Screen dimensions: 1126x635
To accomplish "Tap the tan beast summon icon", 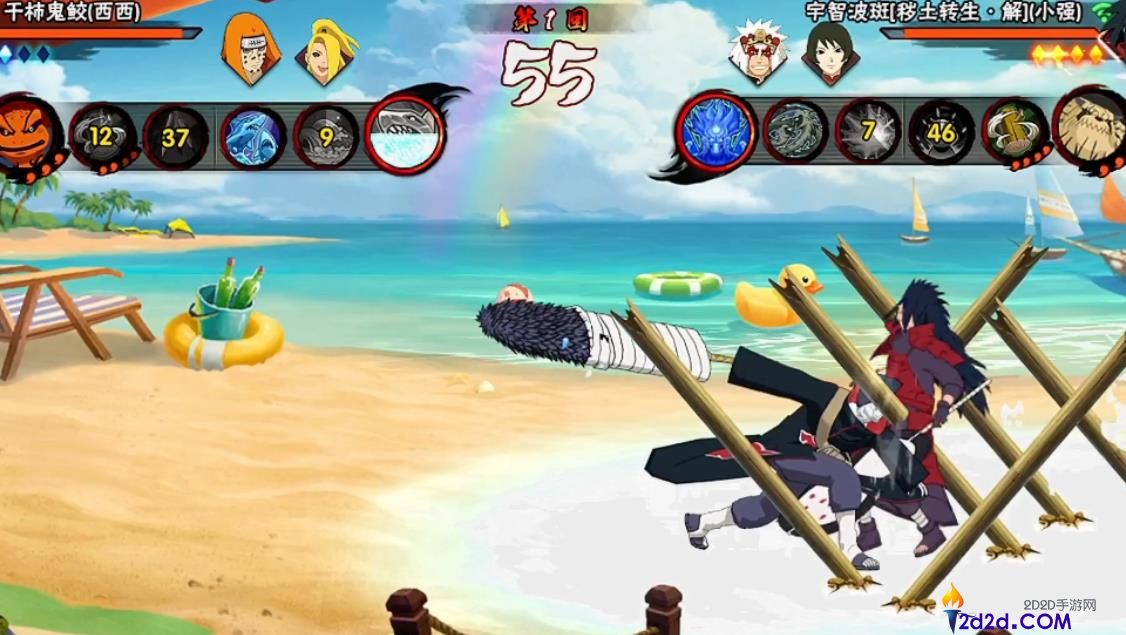I will point(1091,129).
